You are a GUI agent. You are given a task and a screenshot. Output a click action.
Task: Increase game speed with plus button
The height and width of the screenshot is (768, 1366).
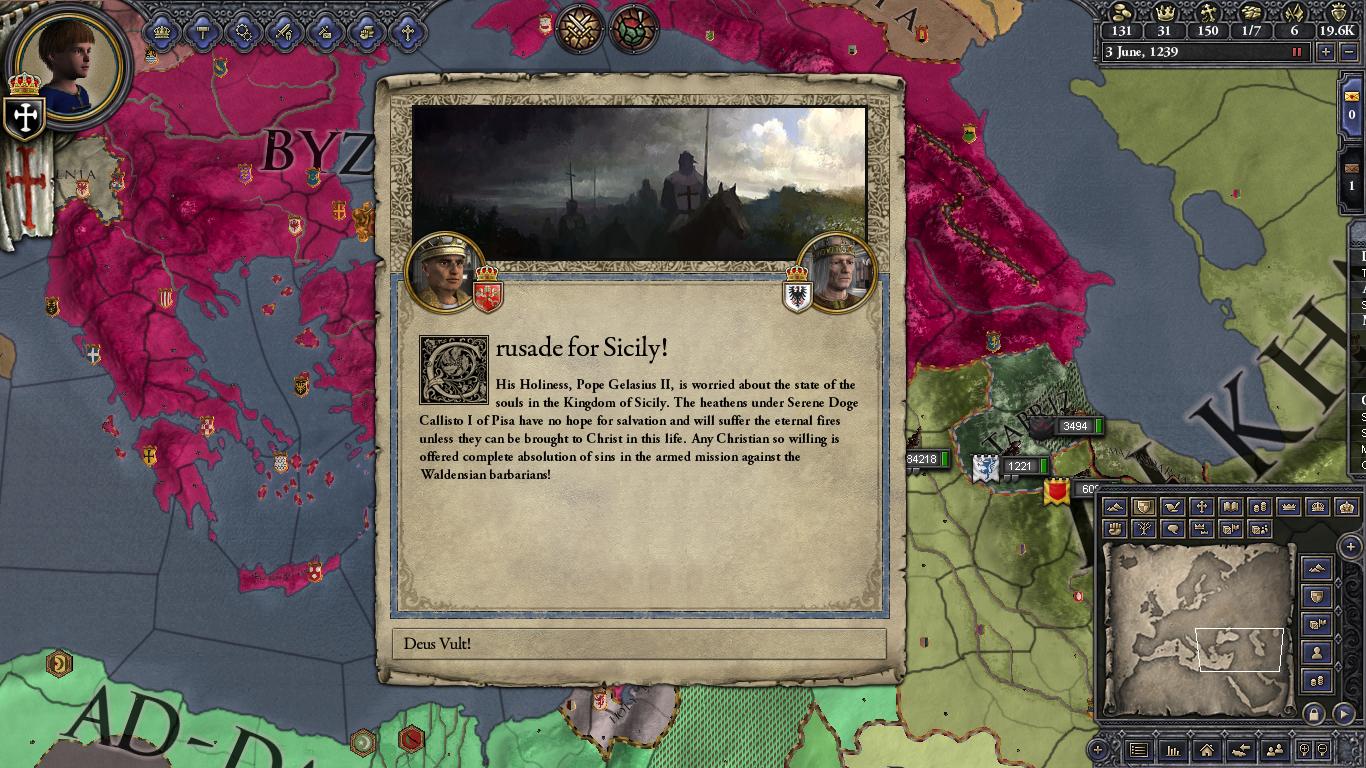[x=1326, y=52]
